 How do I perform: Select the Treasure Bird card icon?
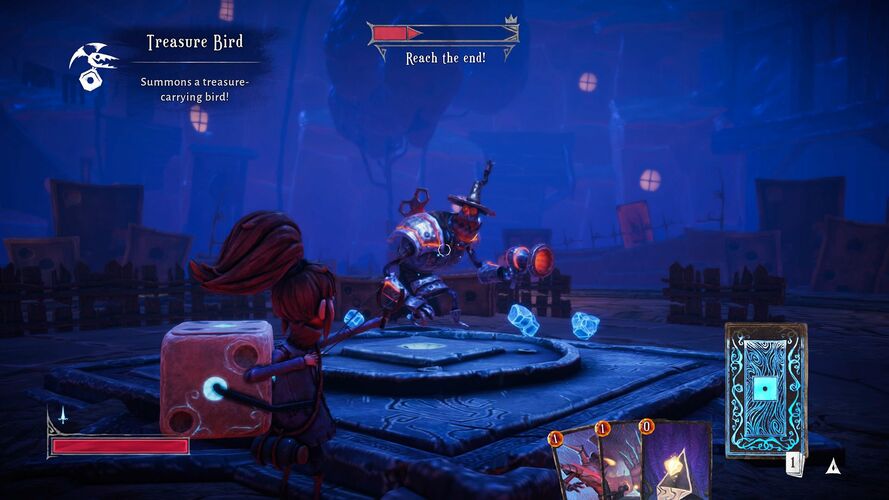[x=93, y=62]
